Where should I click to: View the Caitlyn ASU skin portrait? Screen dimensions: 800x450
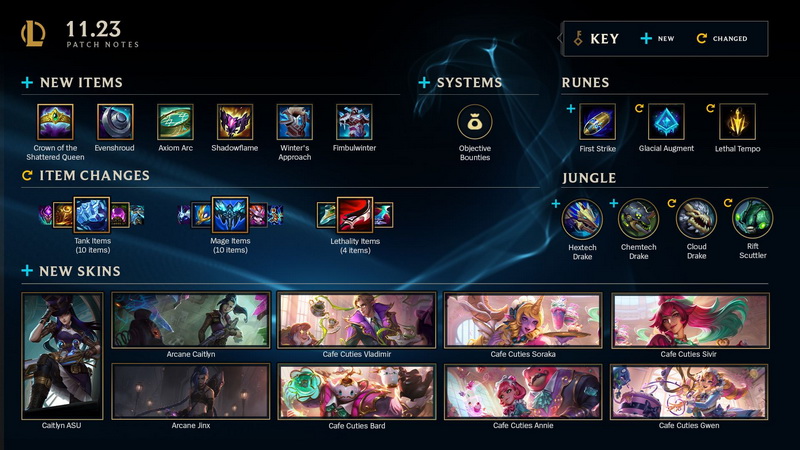tap(62, 348)
